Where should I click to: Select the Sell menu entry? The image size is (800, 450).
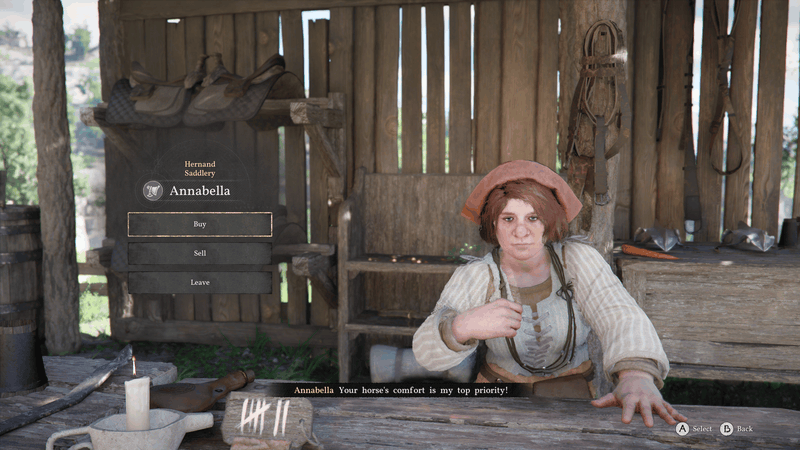coord(200,253)
